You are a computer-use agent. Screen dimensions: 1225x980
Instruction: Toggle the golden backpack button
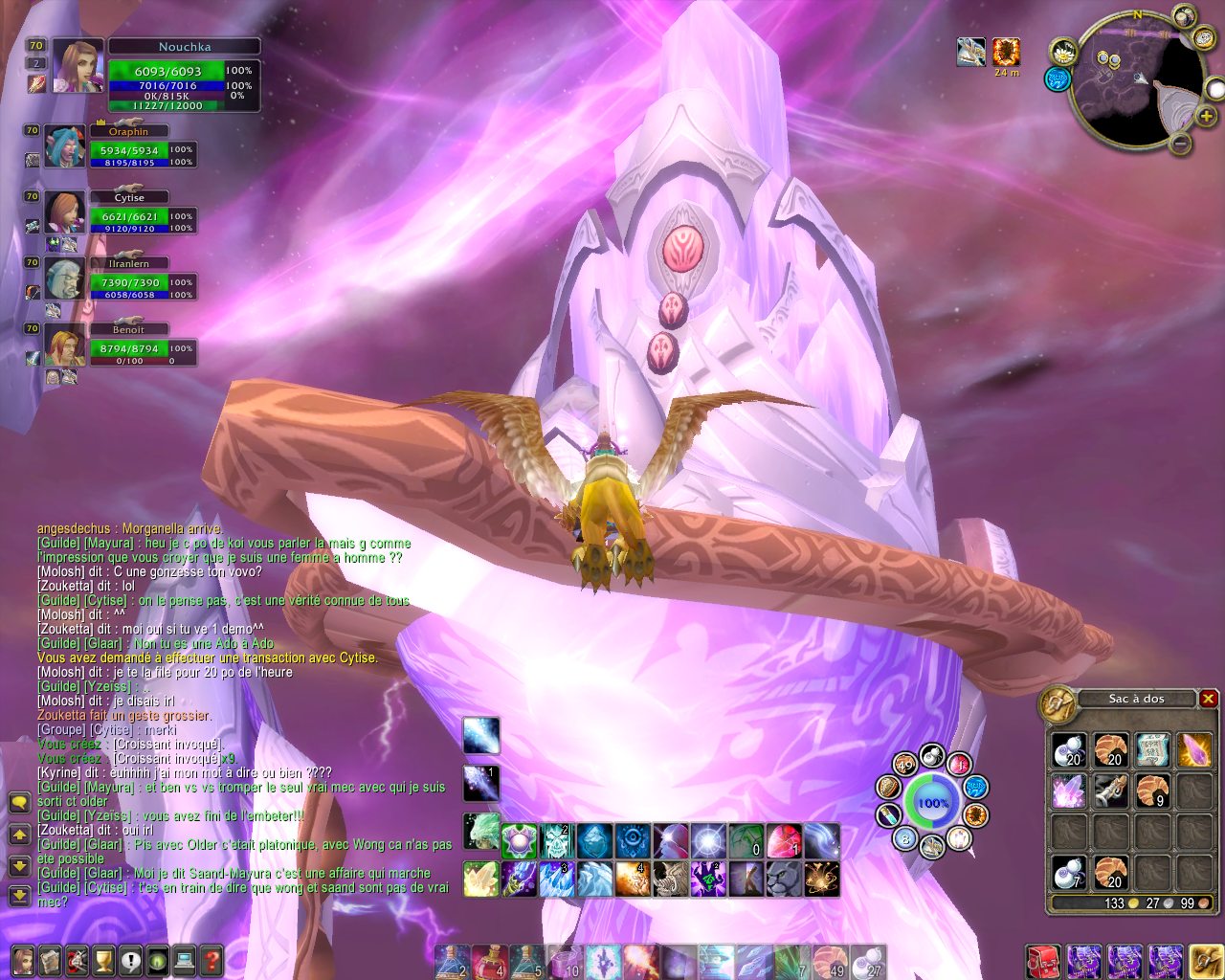pyautogui.click(x=1204, y=961)
